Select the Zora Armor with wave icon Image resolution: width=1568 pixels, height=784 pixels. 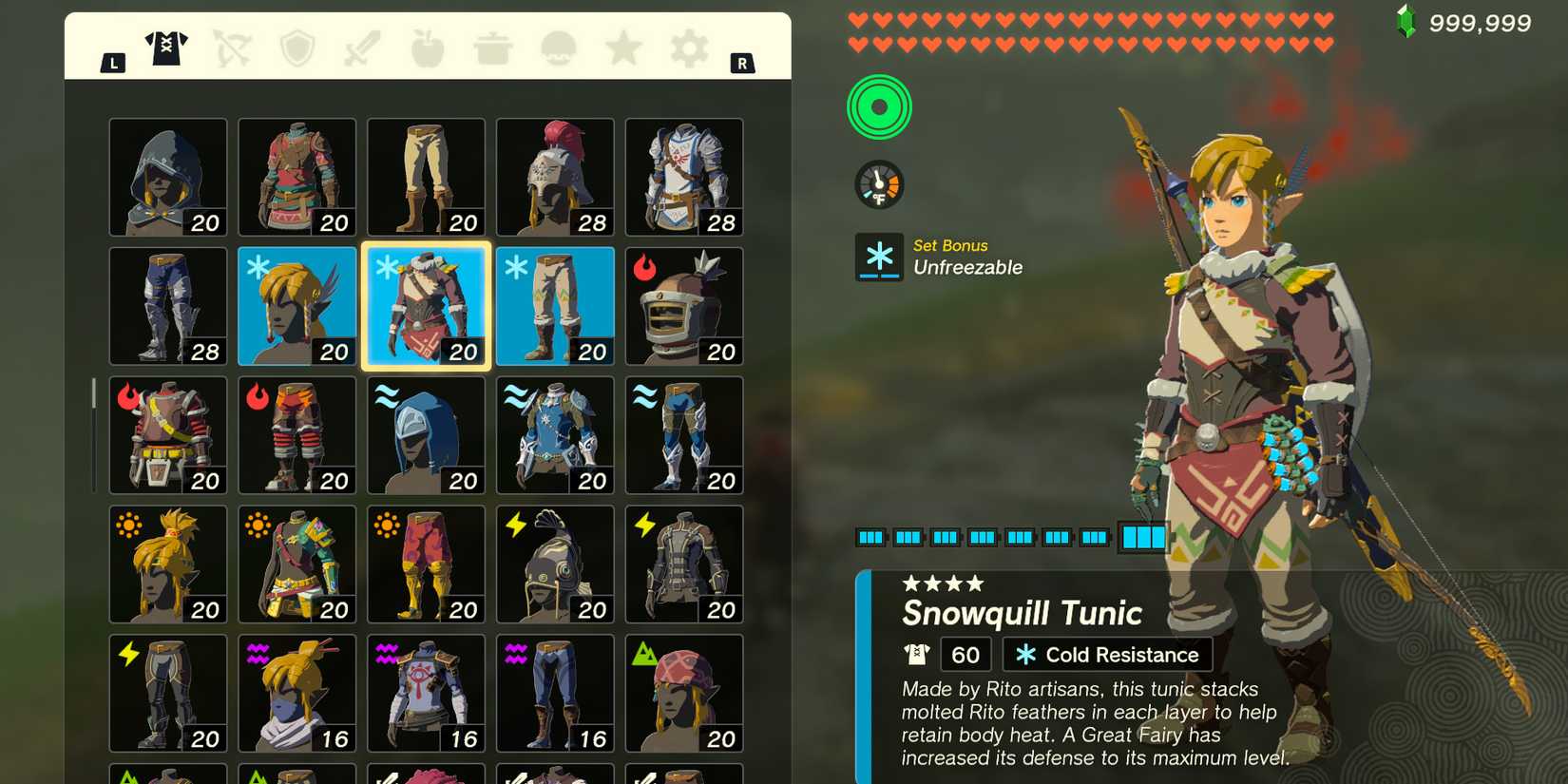[x=555, y=435]
